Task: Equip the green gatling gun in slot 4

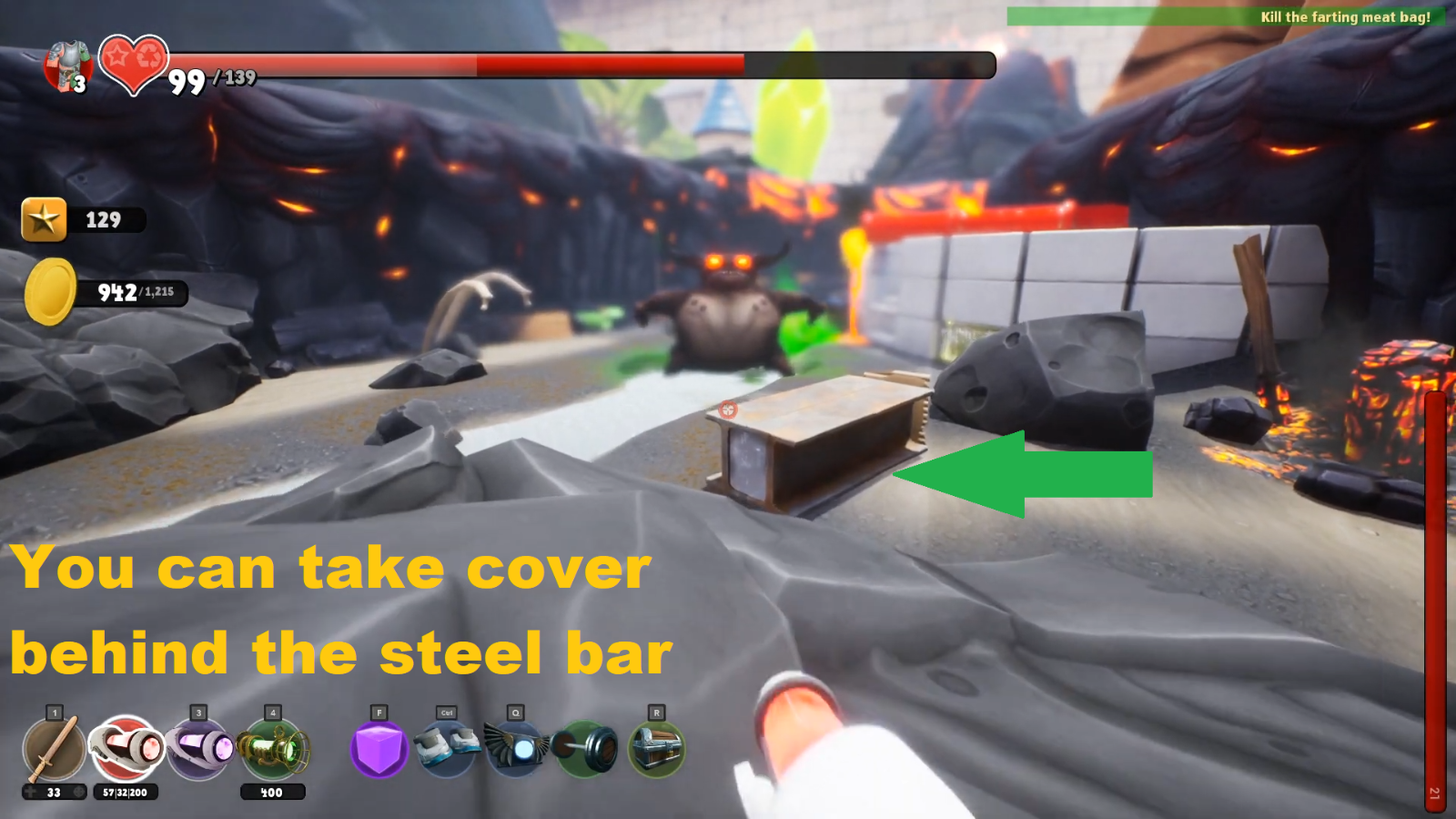Action: coord(272,748)
